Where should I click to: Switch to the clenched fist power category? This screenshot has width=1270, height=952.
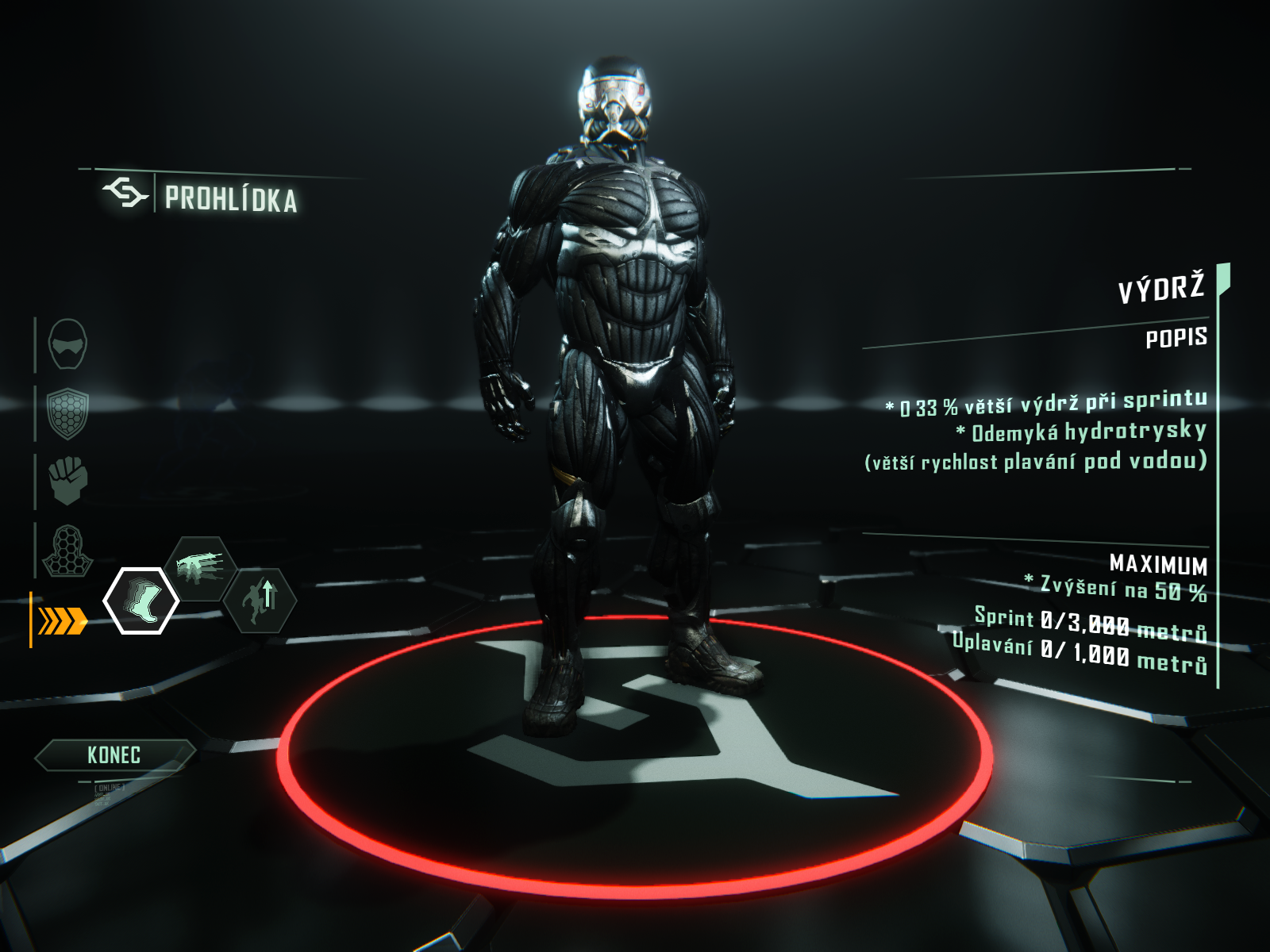pyautogui.click(x=67, y=480)
